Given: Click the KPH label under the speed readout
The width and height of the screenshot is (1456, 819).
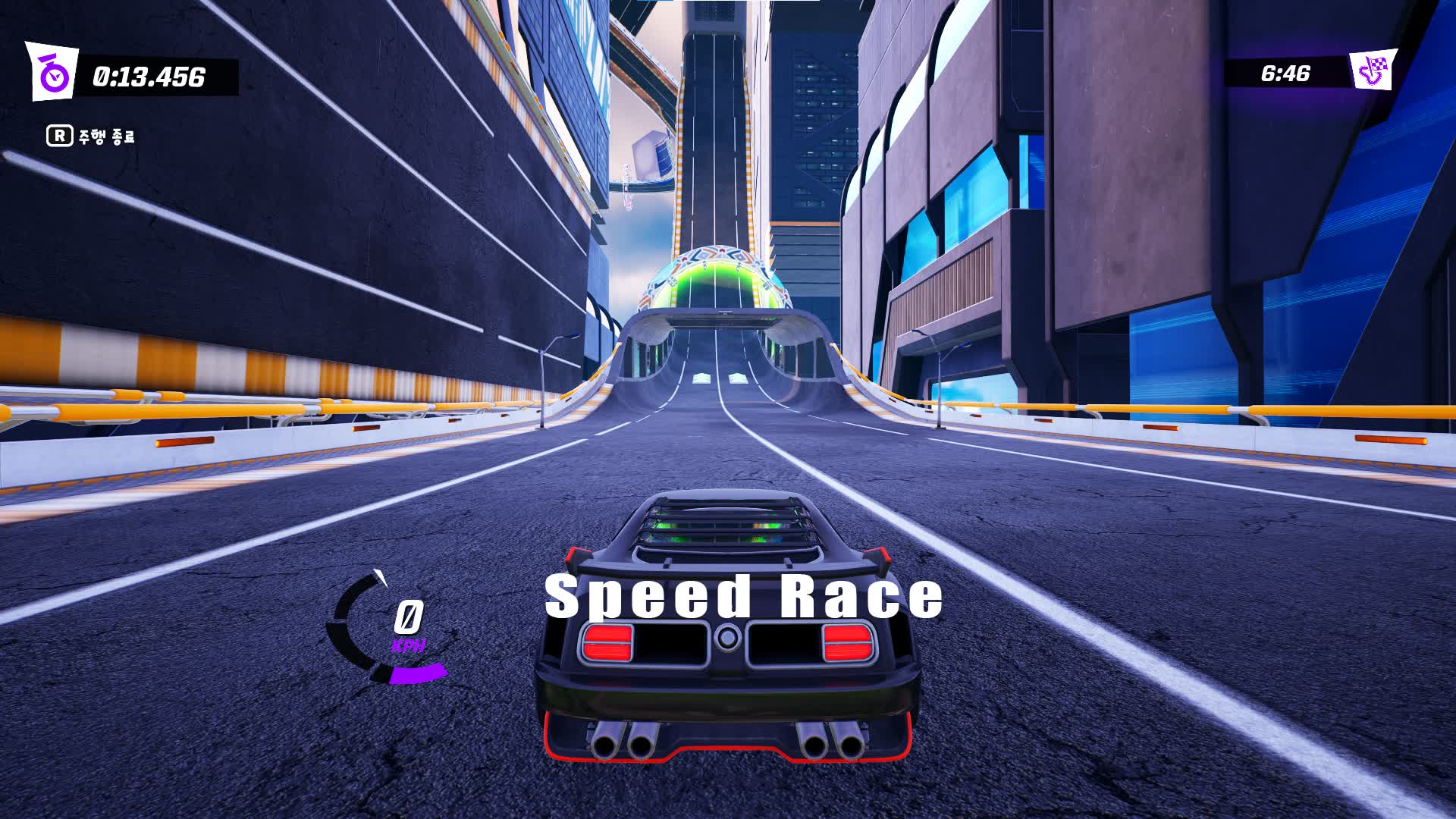Looking at the screenshot, I should 407,645.
